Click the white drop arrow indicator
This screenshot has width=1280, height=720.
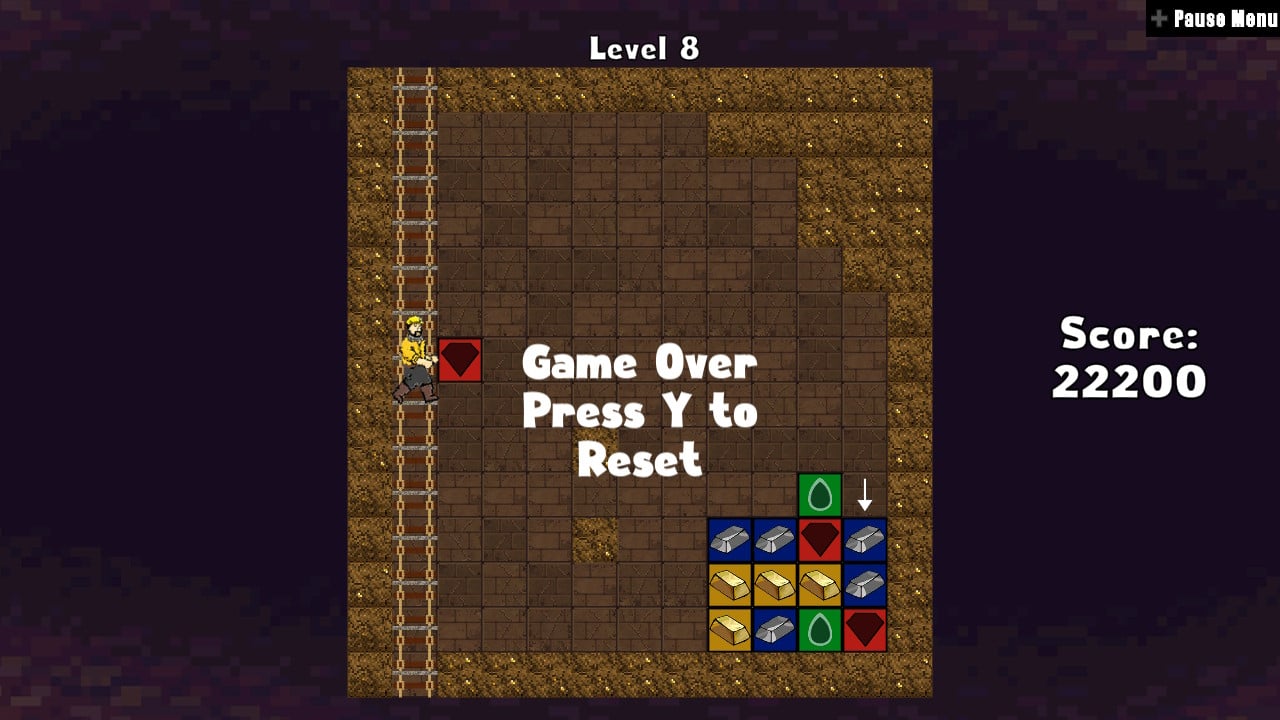[863, 493]
